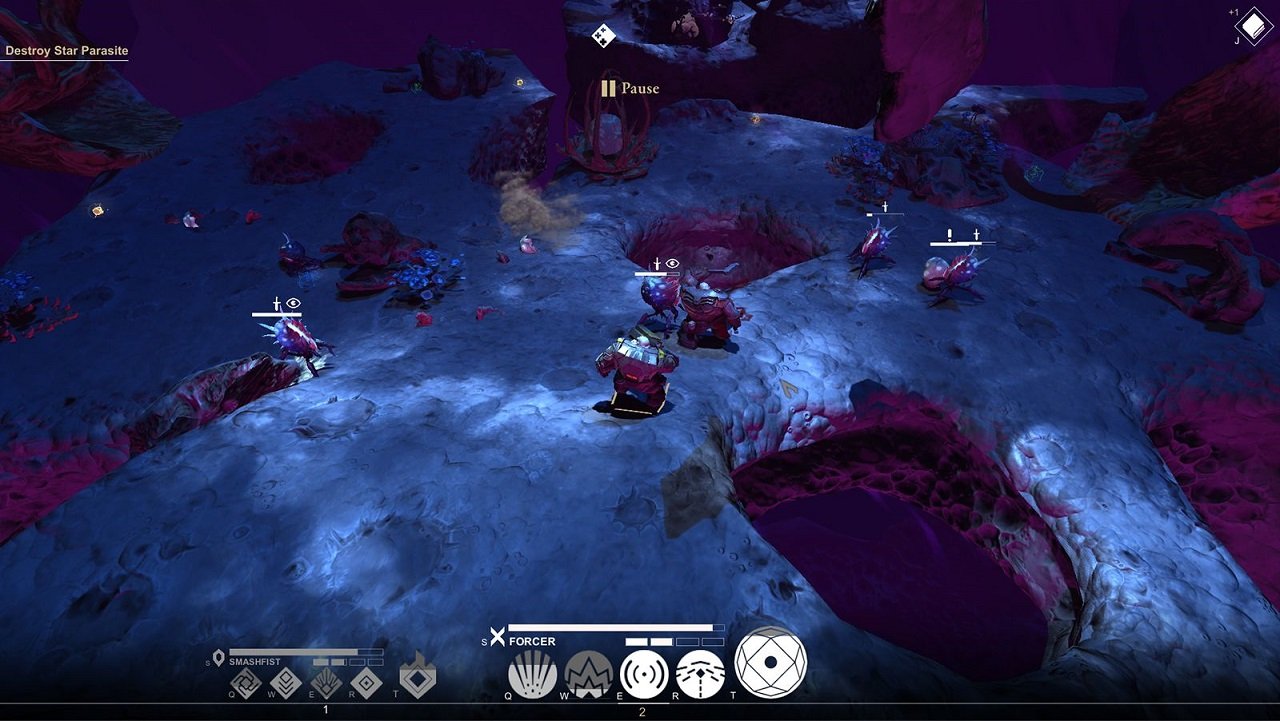Click the diamond objective marker with four dots
1280x721 pixels.
[x=603, y=36]
